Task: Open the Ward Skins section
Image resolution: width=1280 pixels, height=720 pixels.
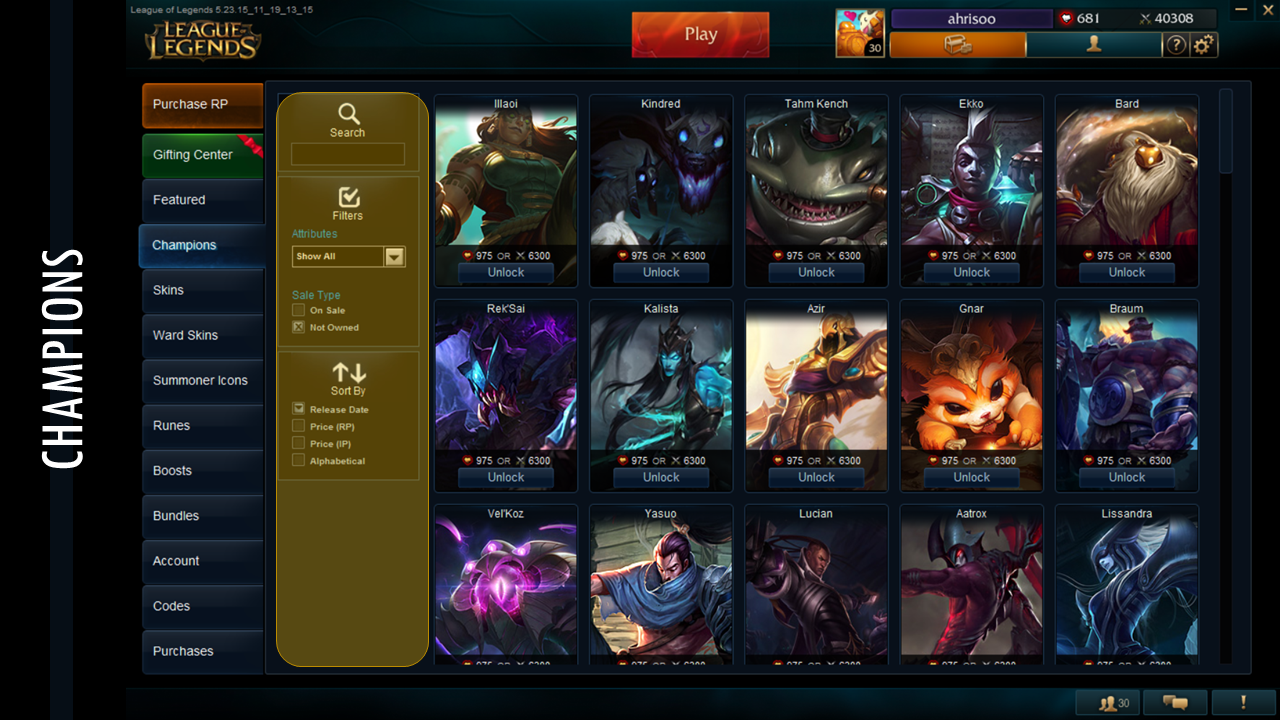Action: 202,335
